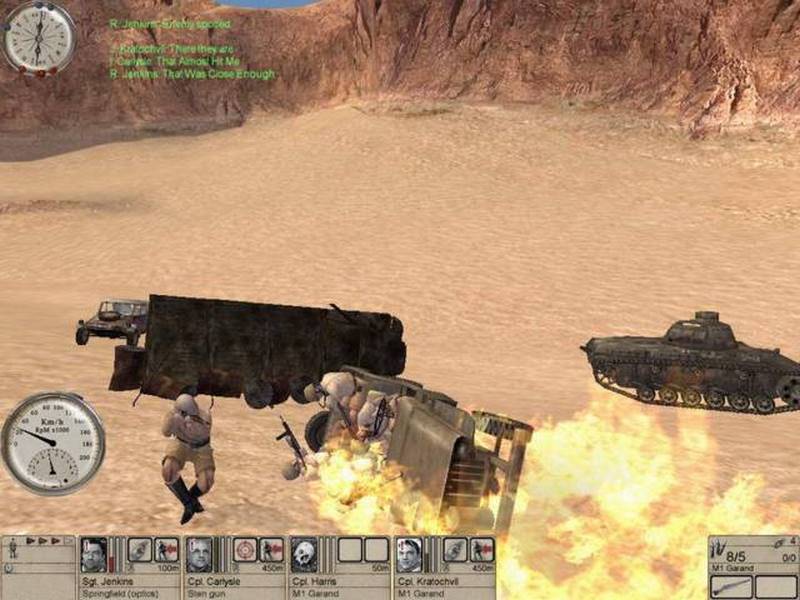
Task: Click Carlysle's red crosshair target icon
Action: (245, 550)
